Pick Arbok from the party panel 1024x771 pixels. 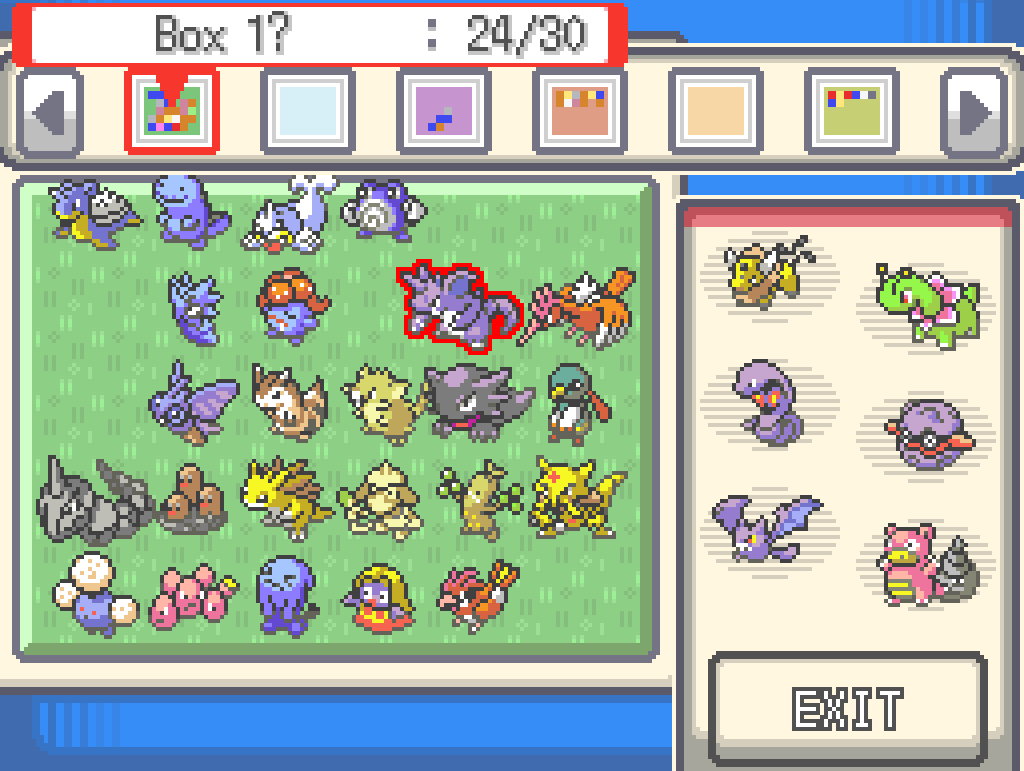(x=767, y=400)
